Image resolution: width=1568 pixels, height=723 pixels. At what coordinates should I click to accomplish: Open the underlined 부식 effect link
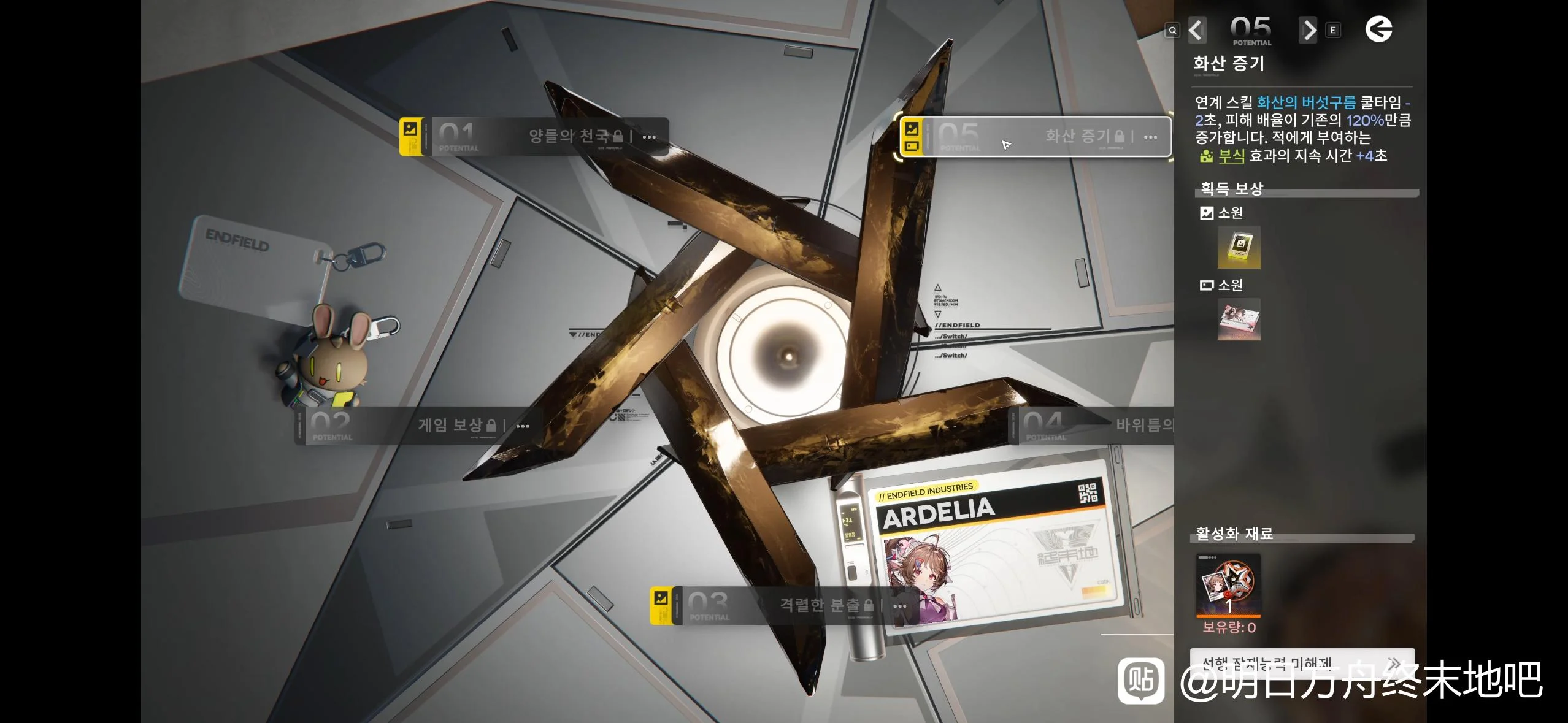coord(1231,156)
